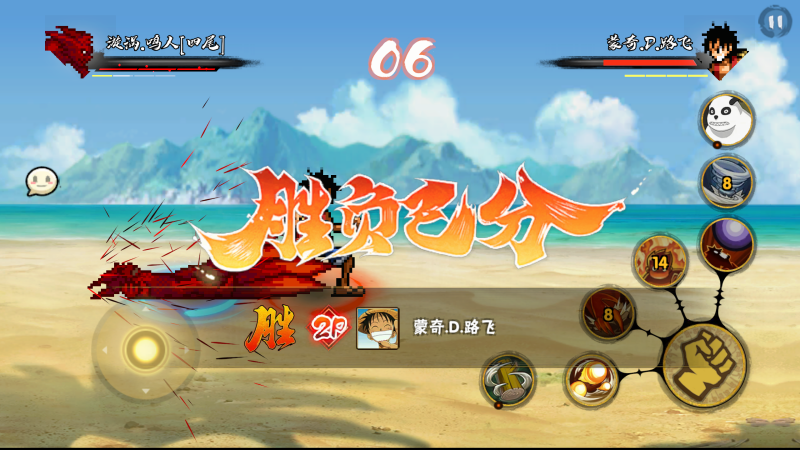The width and height of the screenshot is (800, 450).
Task: Open the emoji chat bubble
Action: click(42, 181)
